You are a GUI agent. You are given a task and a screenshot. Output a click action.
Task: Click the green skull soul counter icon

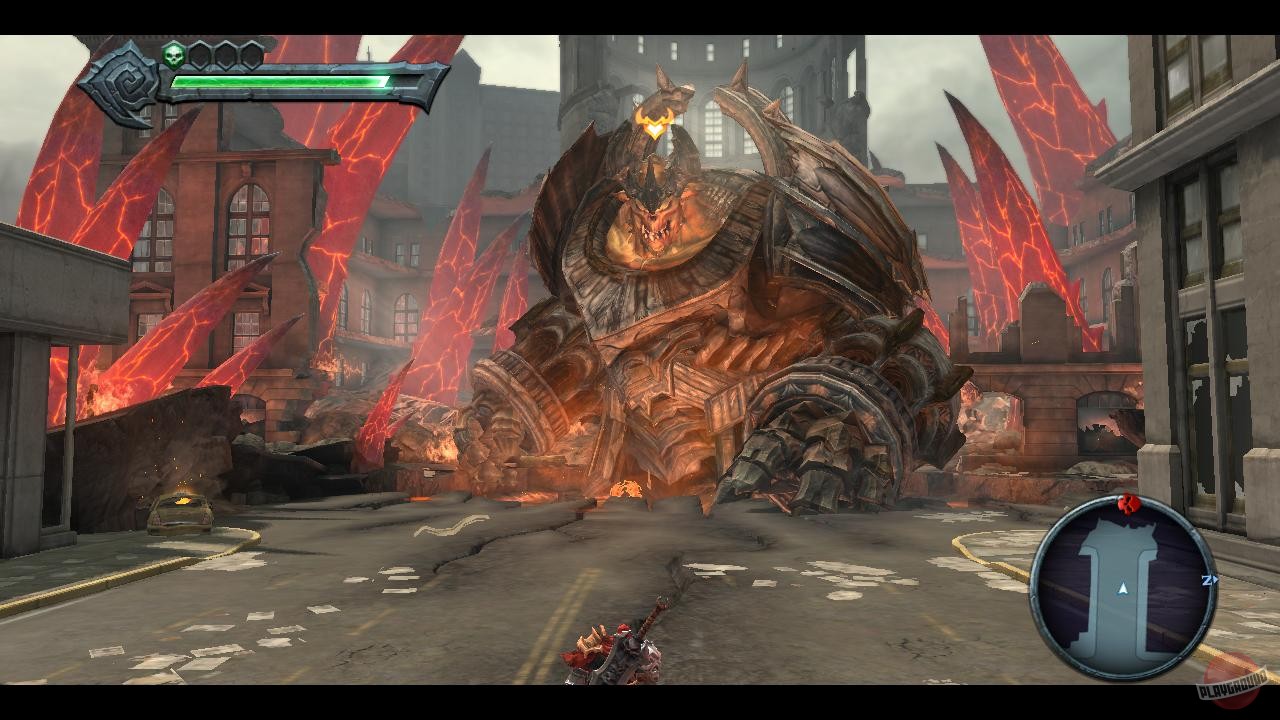point(174,55)
